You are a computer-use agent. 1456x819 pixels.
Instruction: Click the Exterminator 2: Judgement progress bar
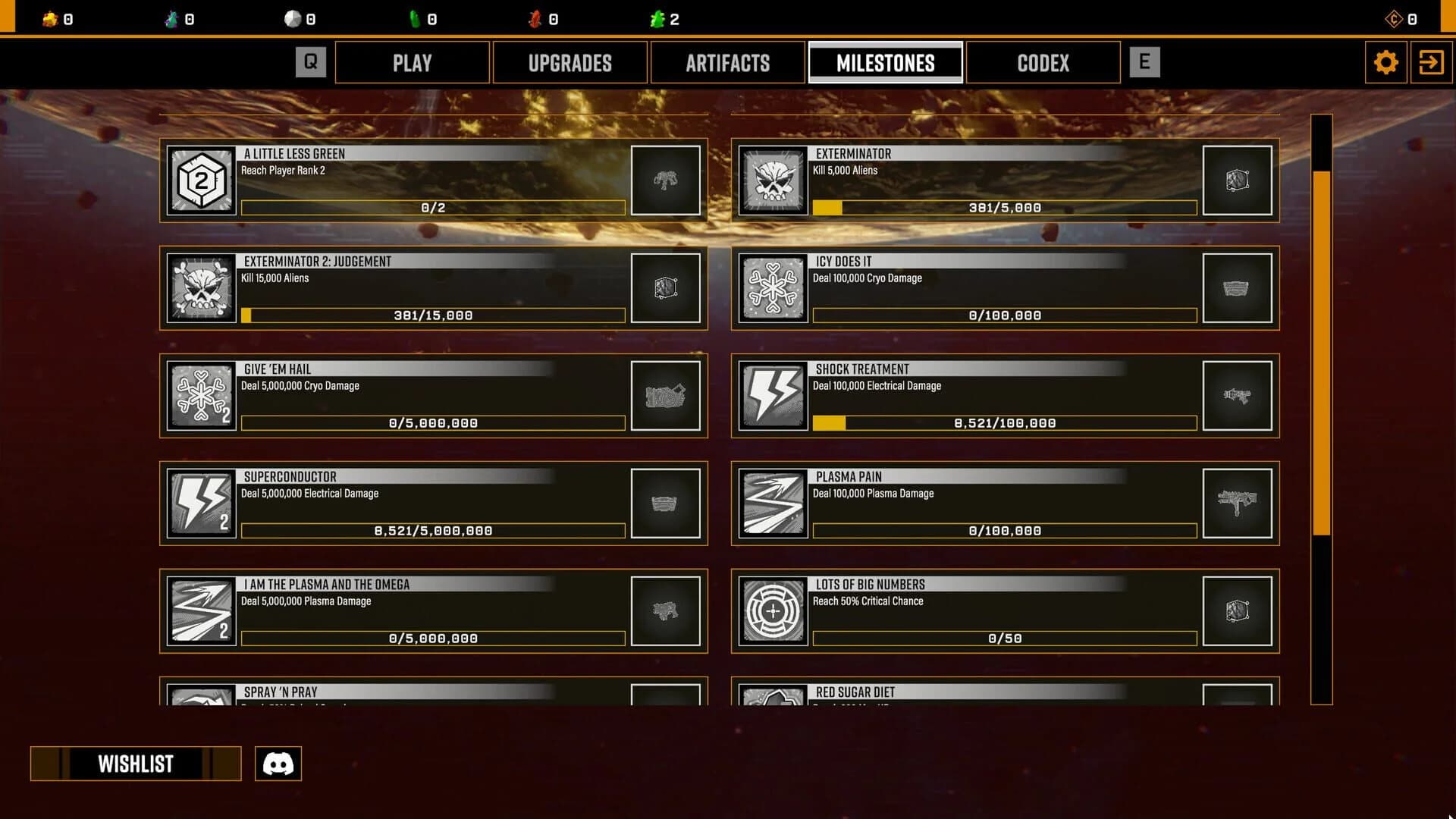[x=433, y=315]
